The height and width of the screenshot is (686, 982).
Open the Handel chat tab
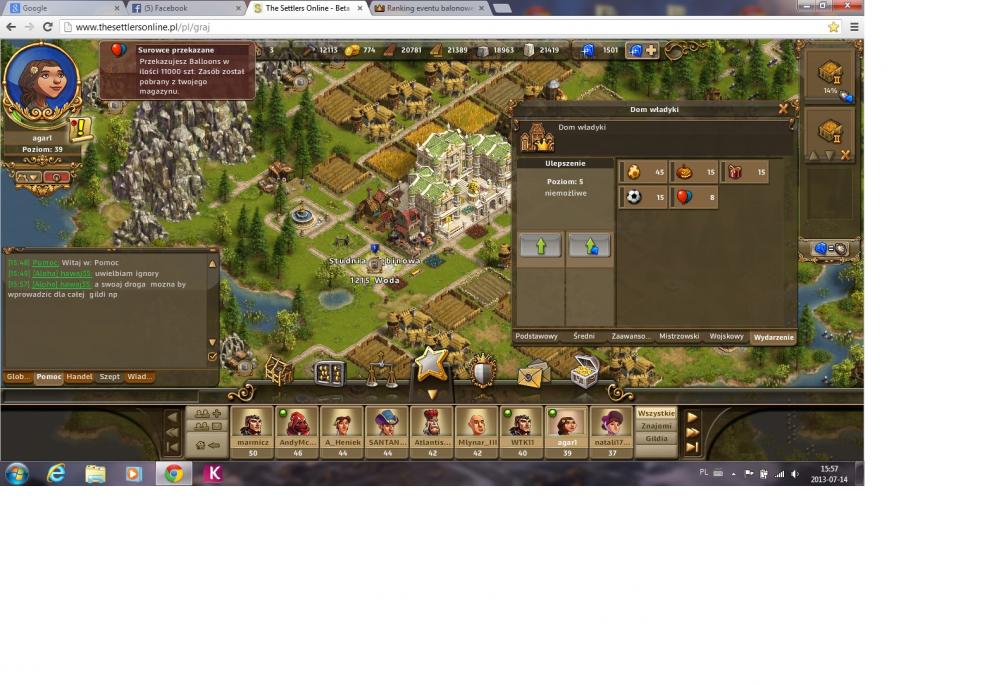(79, 377)
